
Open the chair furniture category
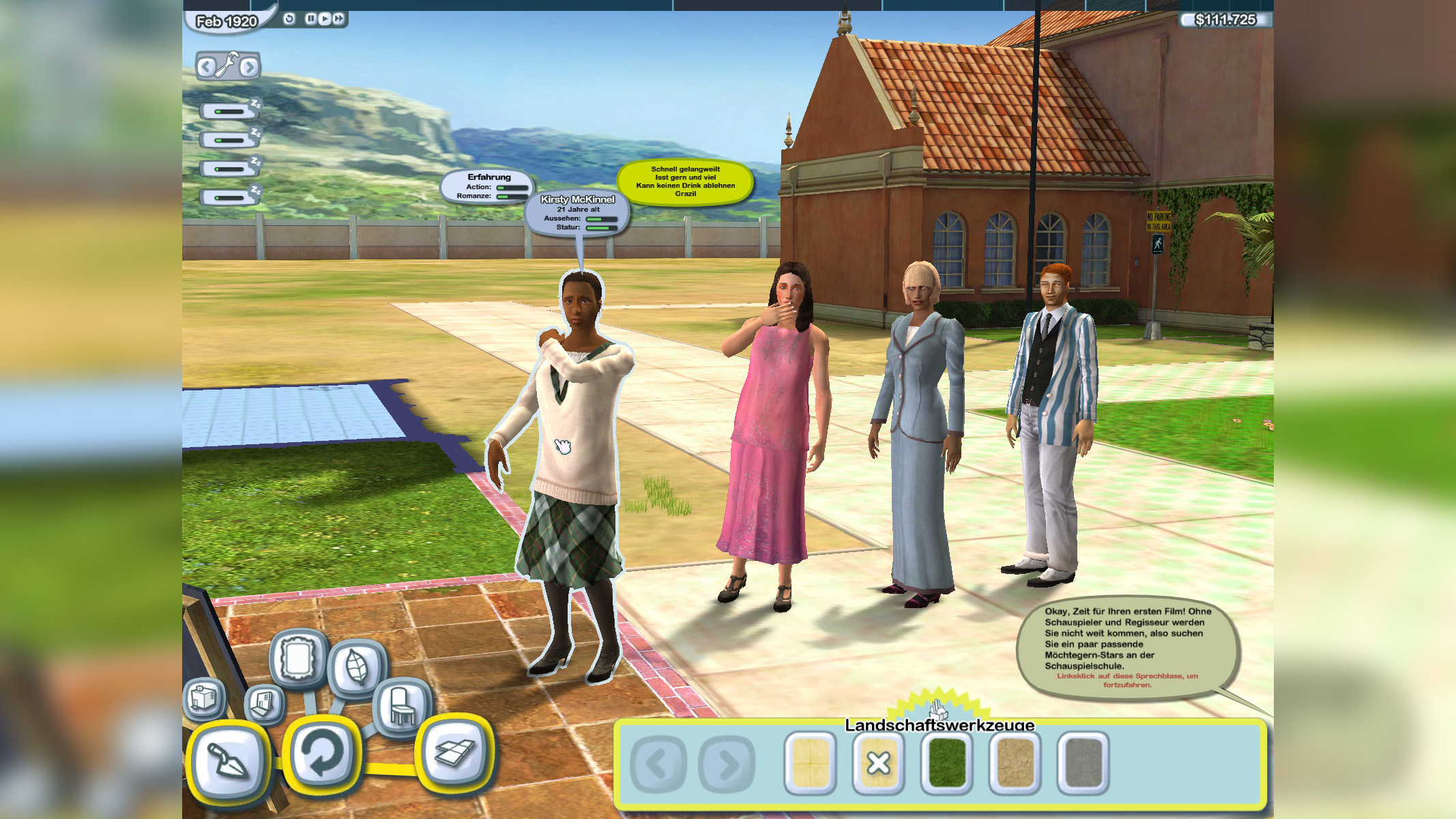coord(401,706)
